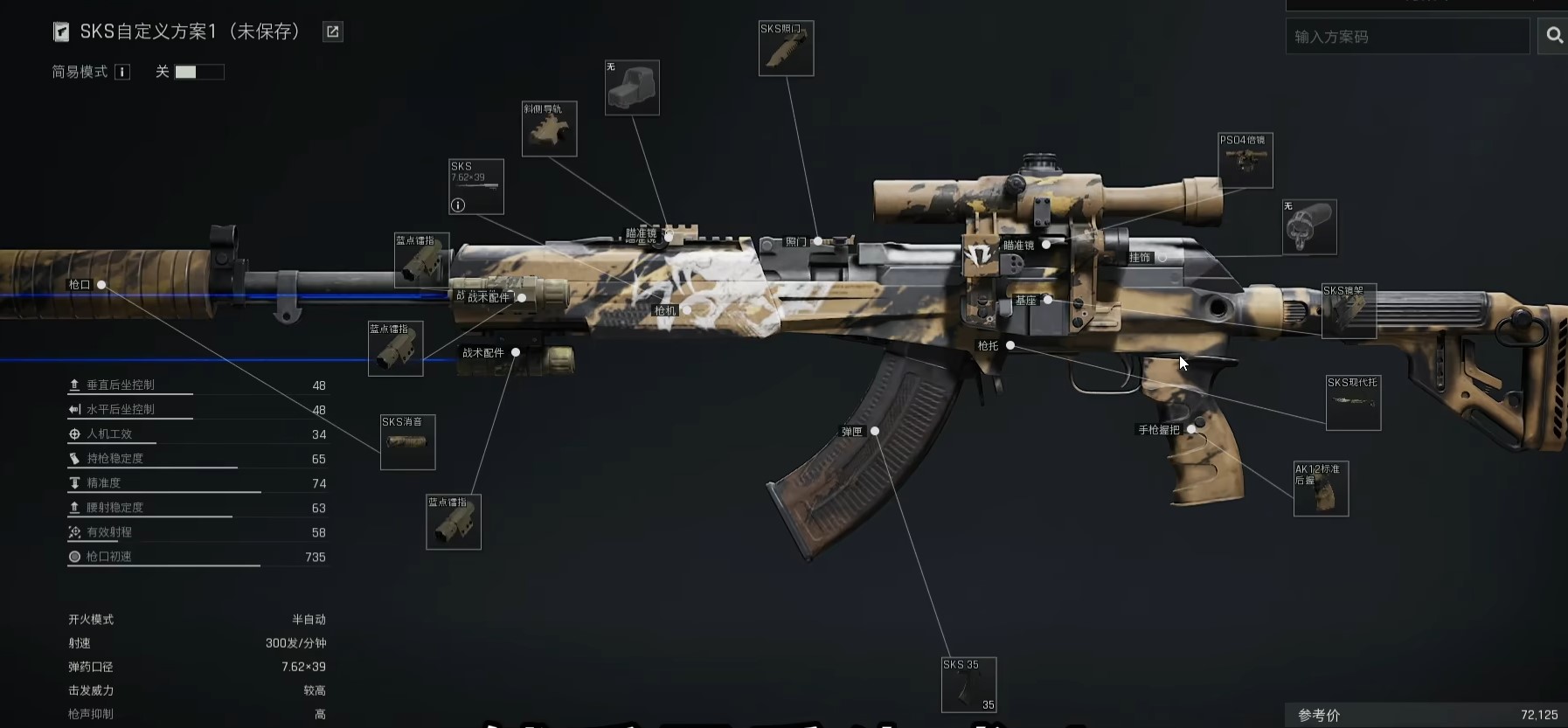Select the SKS modern stock slot
The width and height of the screenshot is (1568, 728).
coord(1353,402)
